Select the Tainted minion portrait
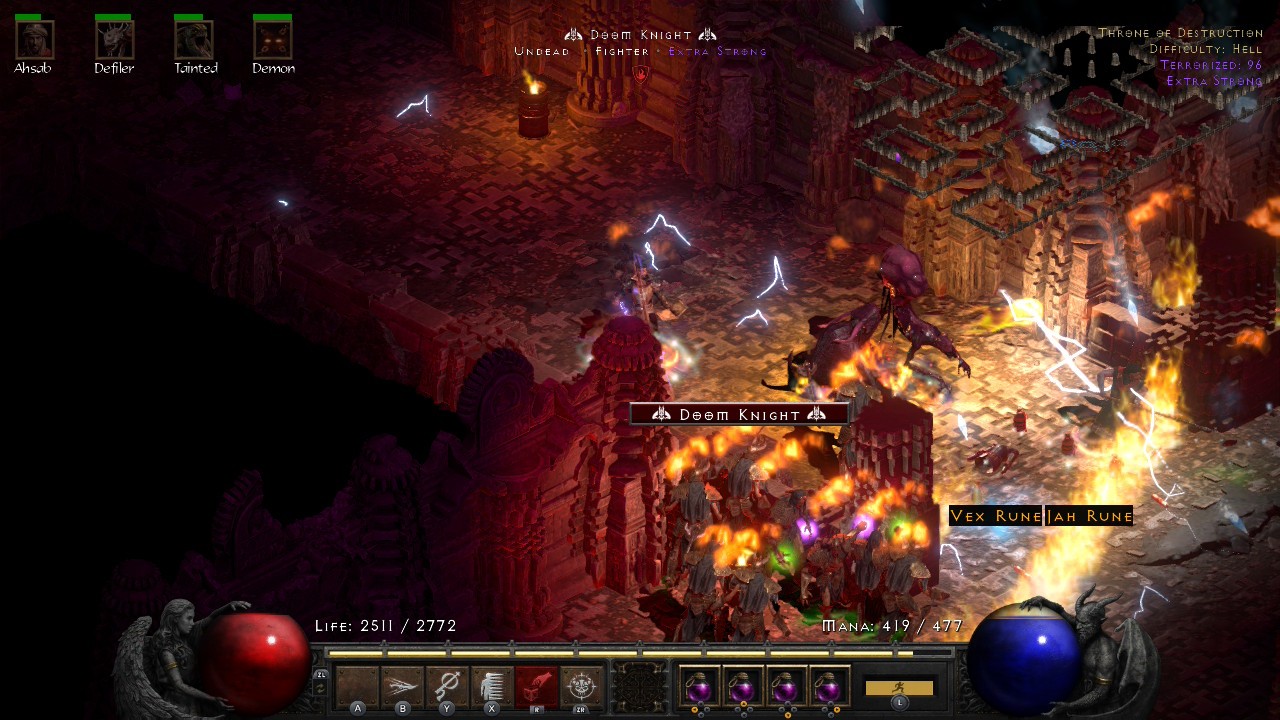 pyautogui.click(x=194, y=40)
